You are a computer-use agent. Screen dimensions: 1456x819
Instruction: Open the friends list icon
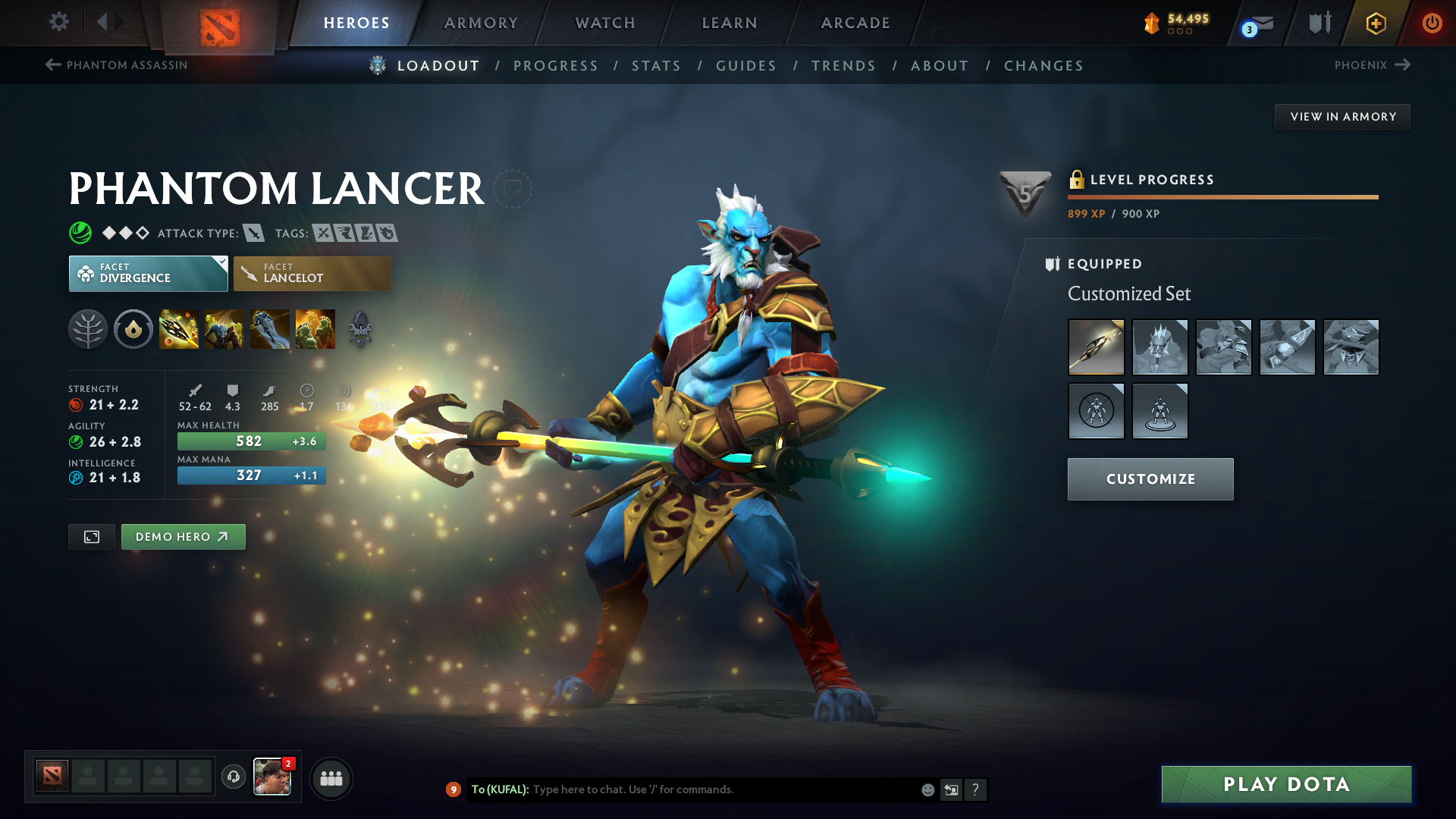(331, 777)
